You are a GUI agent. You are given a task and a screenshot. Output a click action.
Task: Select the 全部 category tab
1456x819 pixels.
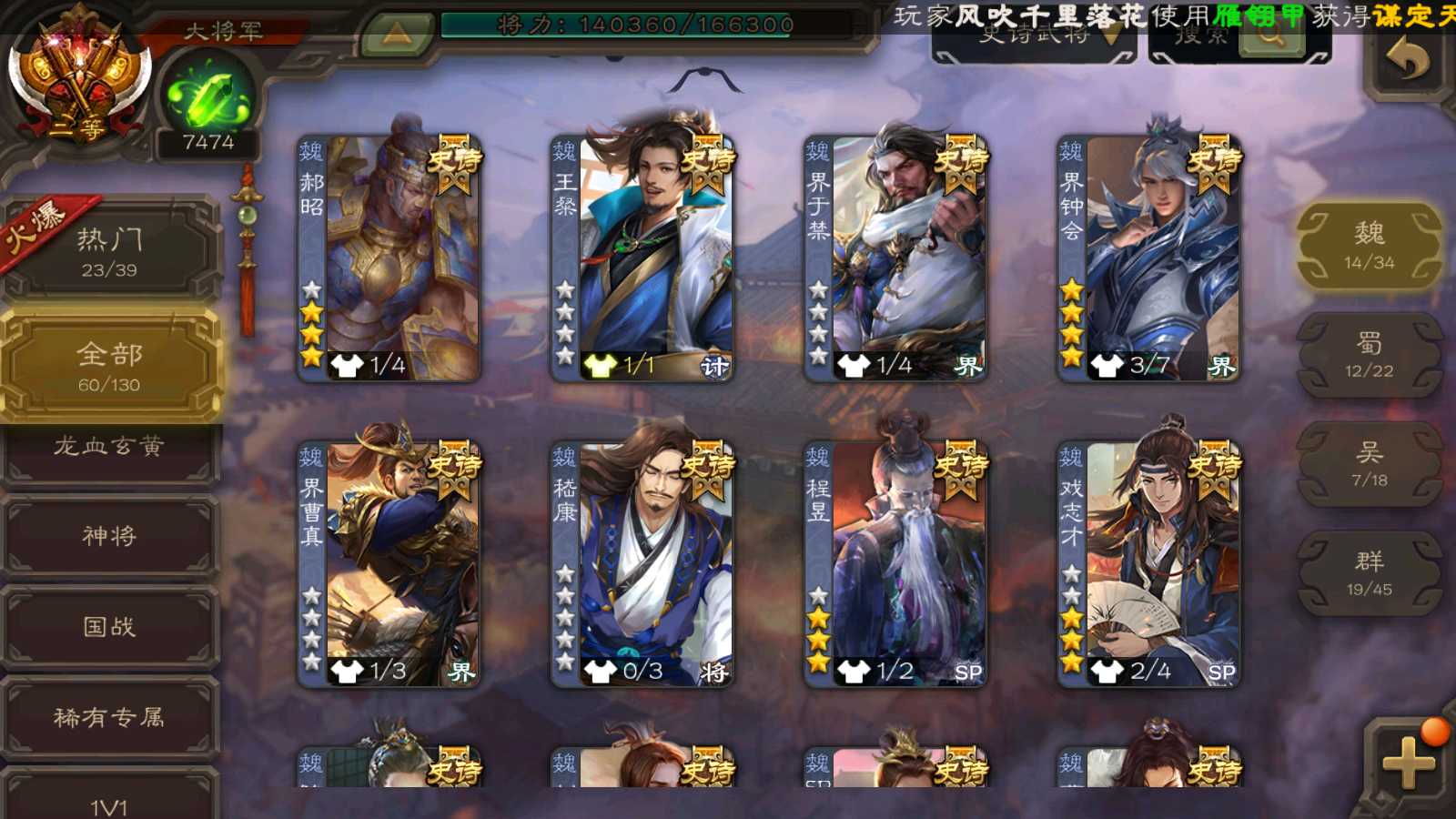109,366
